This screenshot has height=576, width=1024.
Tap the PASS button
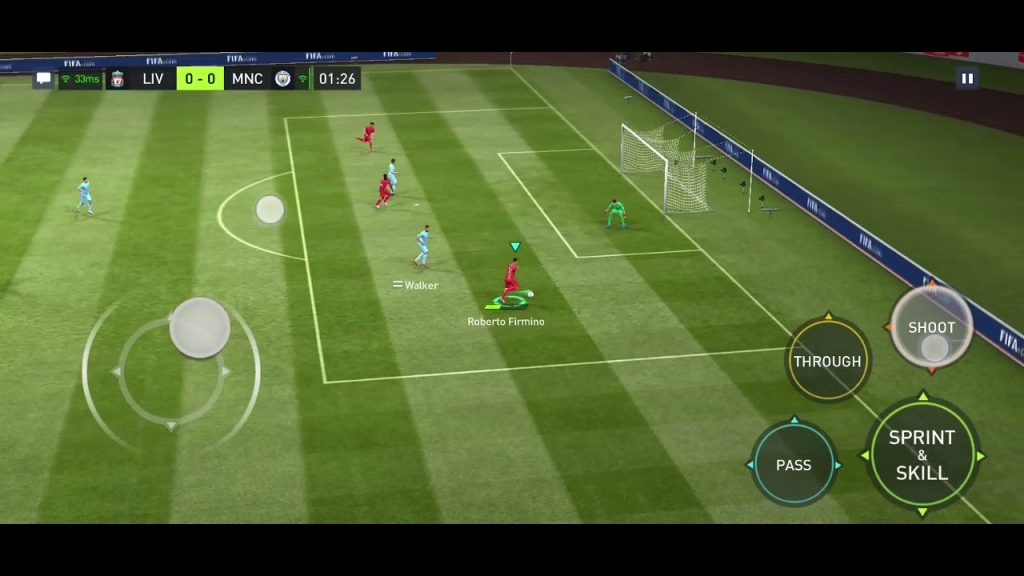[x=793, y=465]
